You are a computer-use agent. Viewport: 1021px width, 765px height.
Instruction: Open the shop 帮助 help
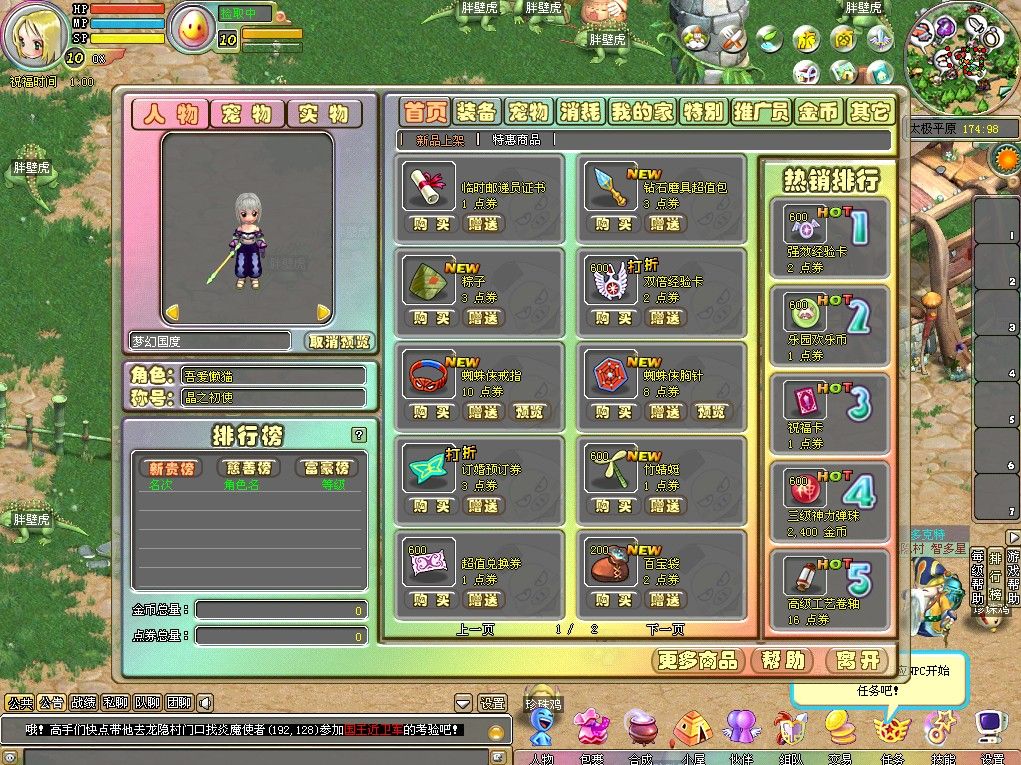coord(782,660)
